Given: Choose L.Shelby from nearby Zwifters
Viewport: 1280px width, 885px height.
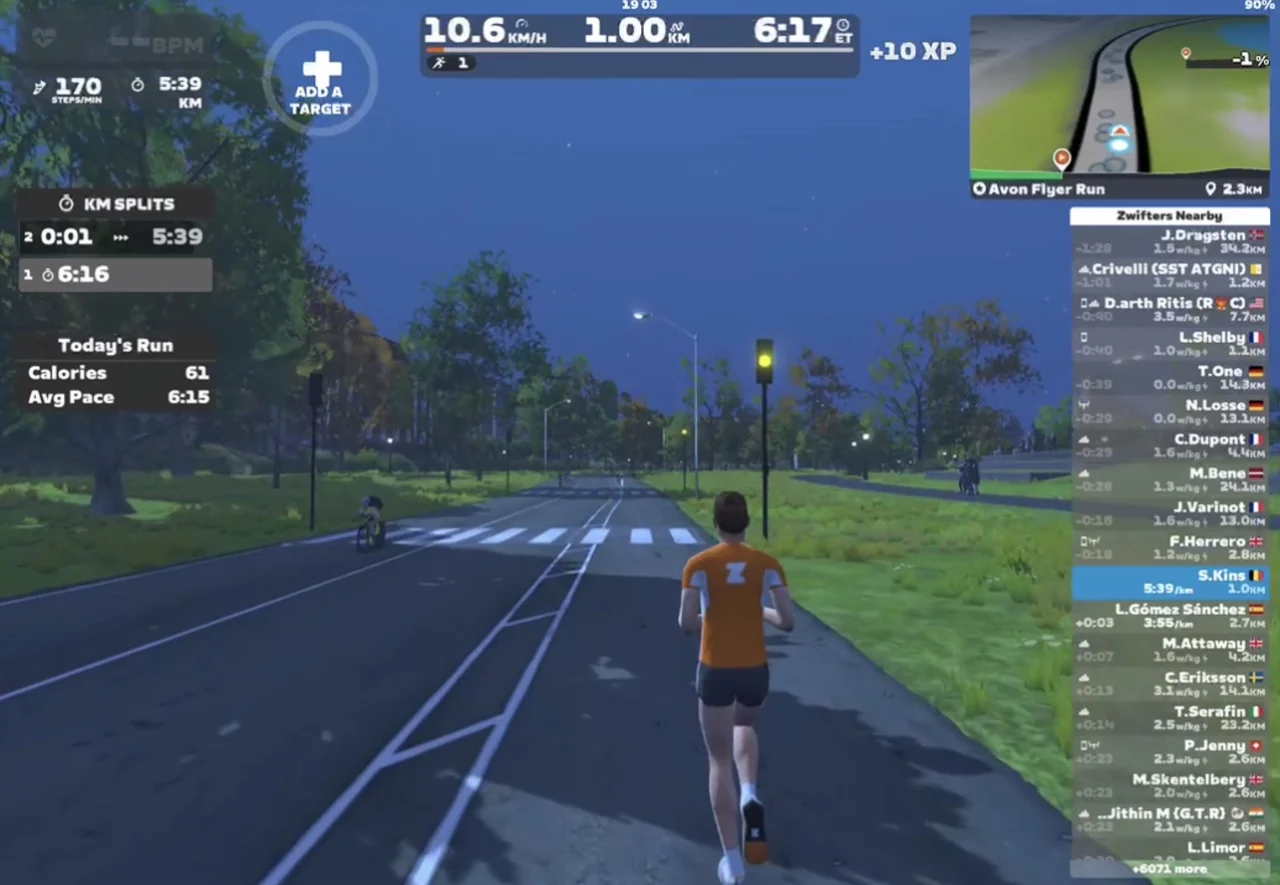Looking at the screenshot, I should pos(1169,344).
